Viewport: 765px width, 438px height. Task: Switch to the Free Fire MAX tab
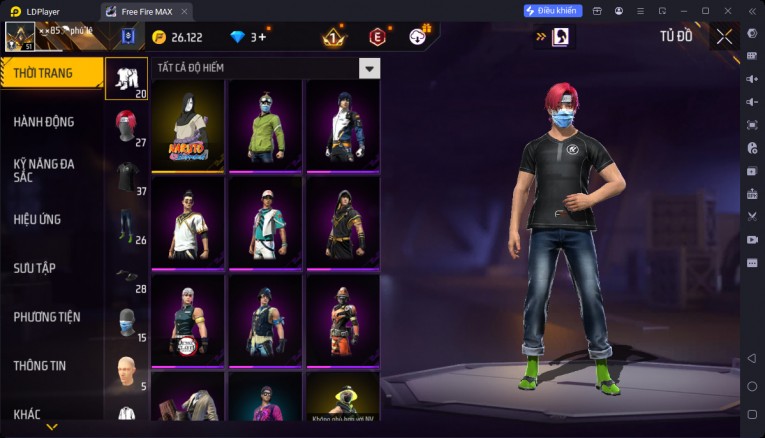pyautogui.click(x=147, y=11)
